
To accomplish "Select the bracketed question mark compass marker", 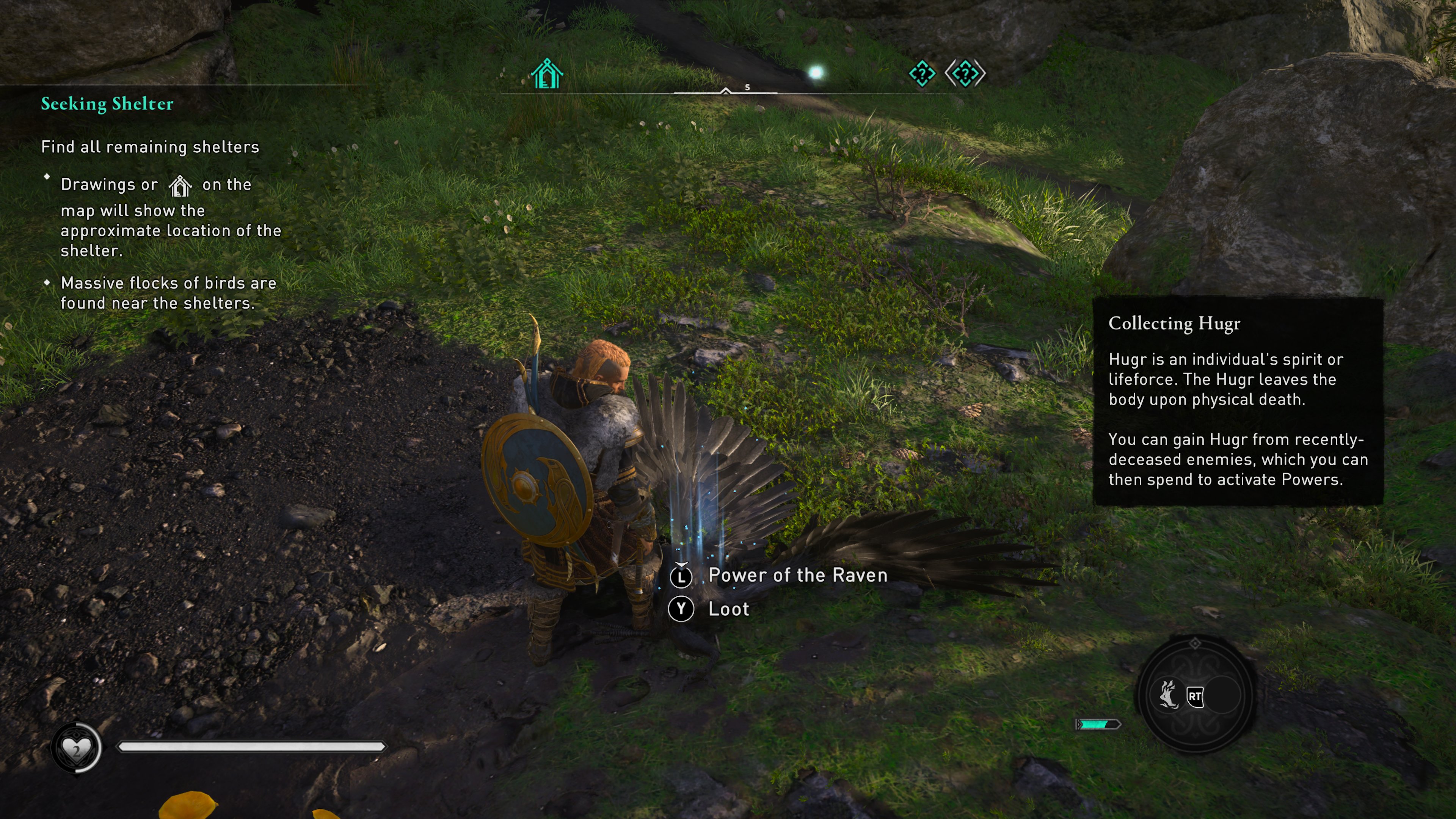I will point(965,74).
